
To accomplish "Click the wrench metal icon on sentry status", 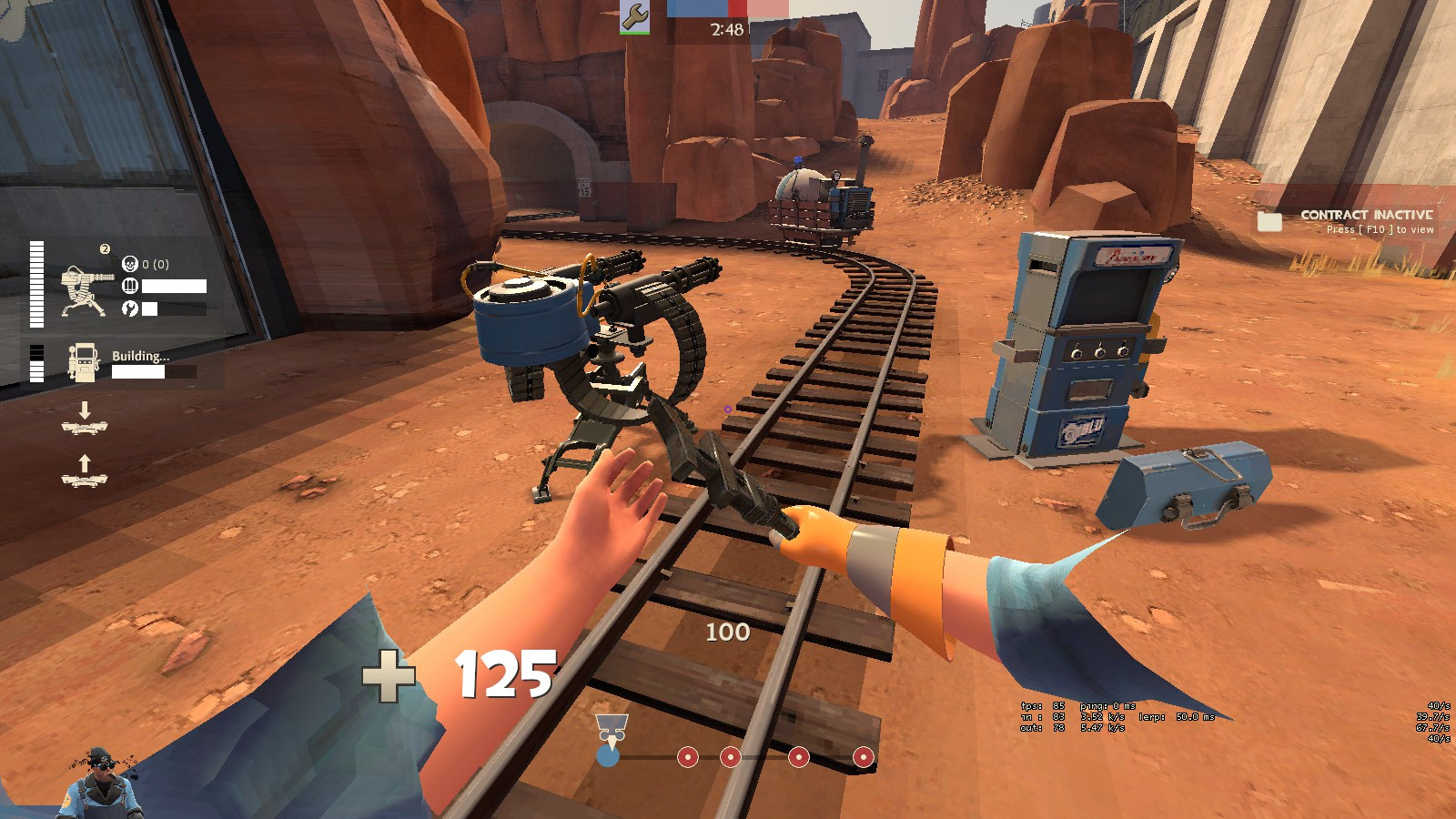I will point(132,307).
